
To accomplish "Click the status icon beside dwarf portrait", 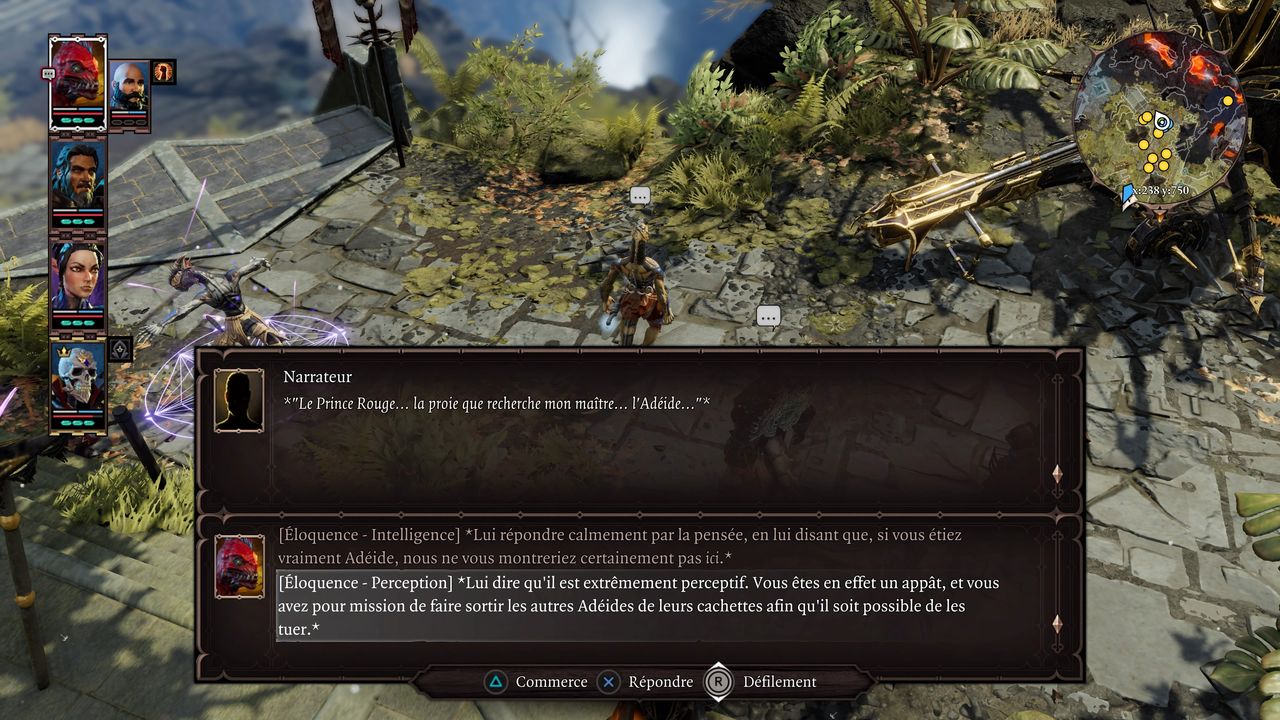I will [163, 71].
